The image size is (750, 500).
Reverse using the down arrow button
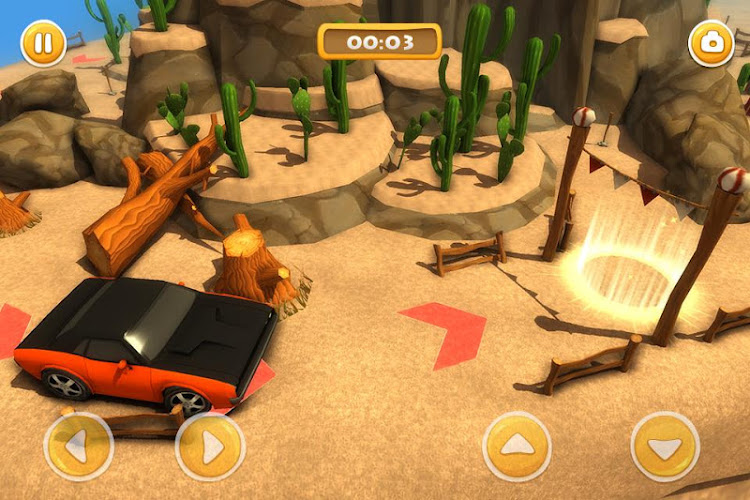[665, 446]
